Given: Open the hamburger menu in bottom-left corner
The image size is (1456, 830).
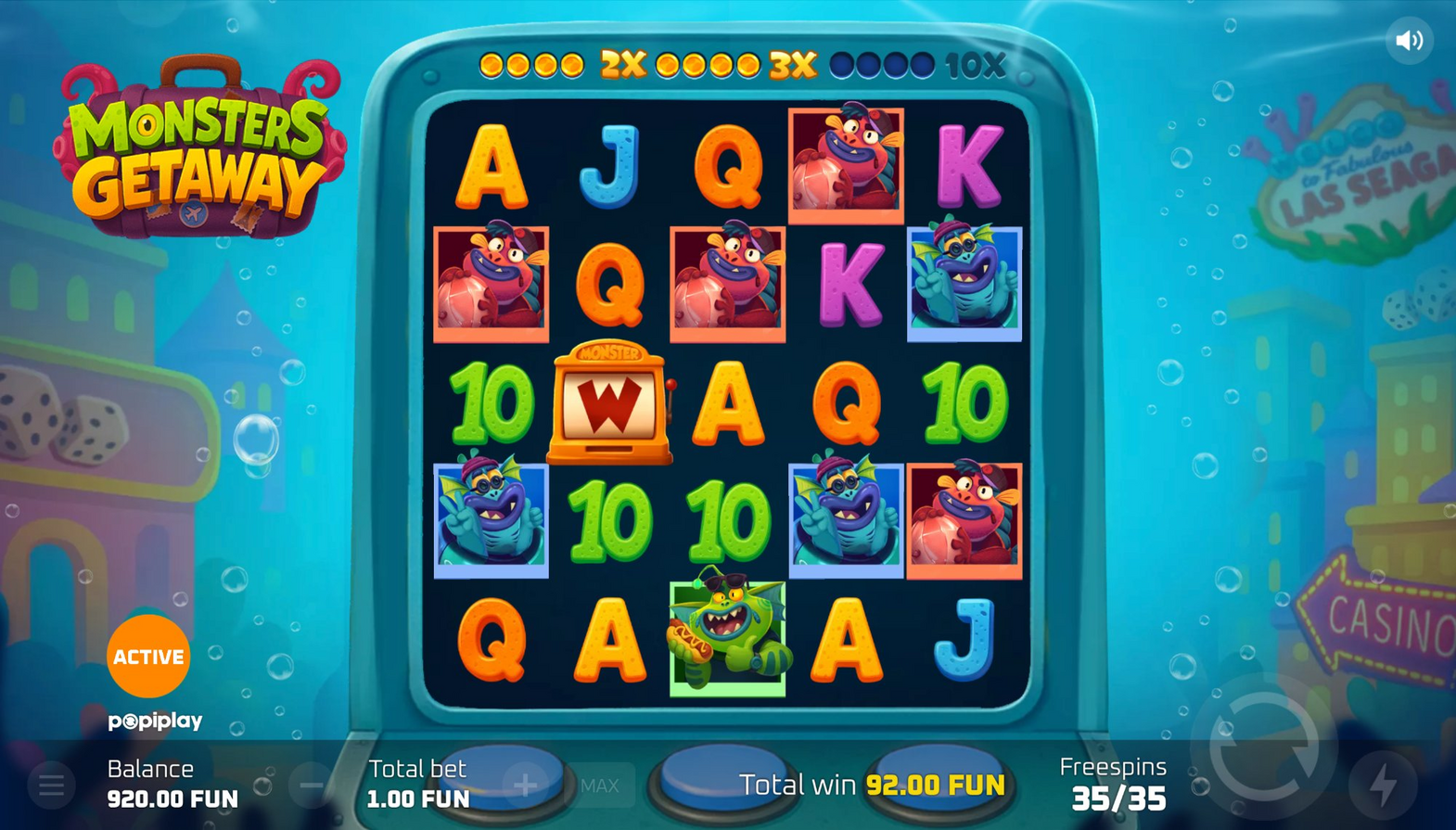Looking at the screenshot, I should 51,785.
